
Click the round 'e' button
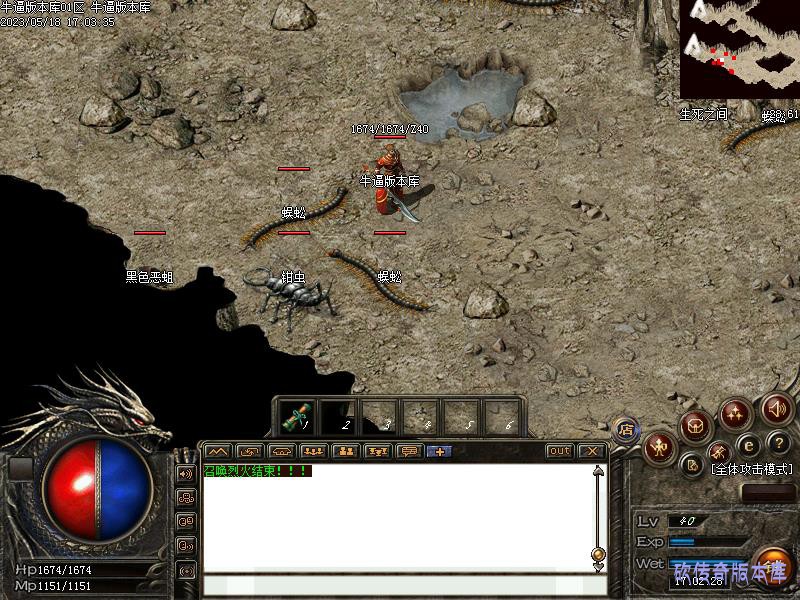pyautogui.click(x=748, y=445)
